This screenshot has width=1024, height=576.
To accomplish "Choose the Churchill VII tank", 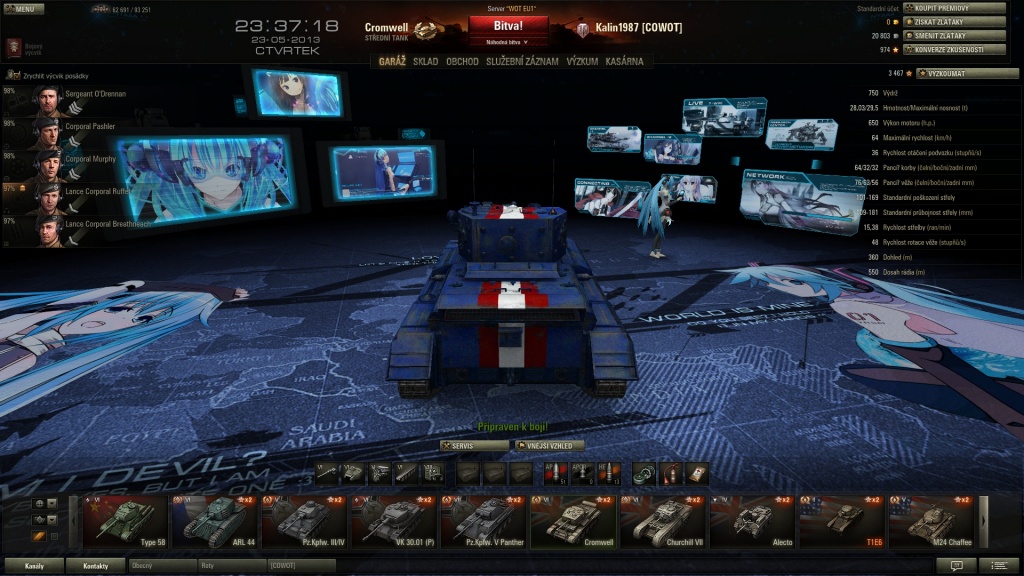I will 662,520.
